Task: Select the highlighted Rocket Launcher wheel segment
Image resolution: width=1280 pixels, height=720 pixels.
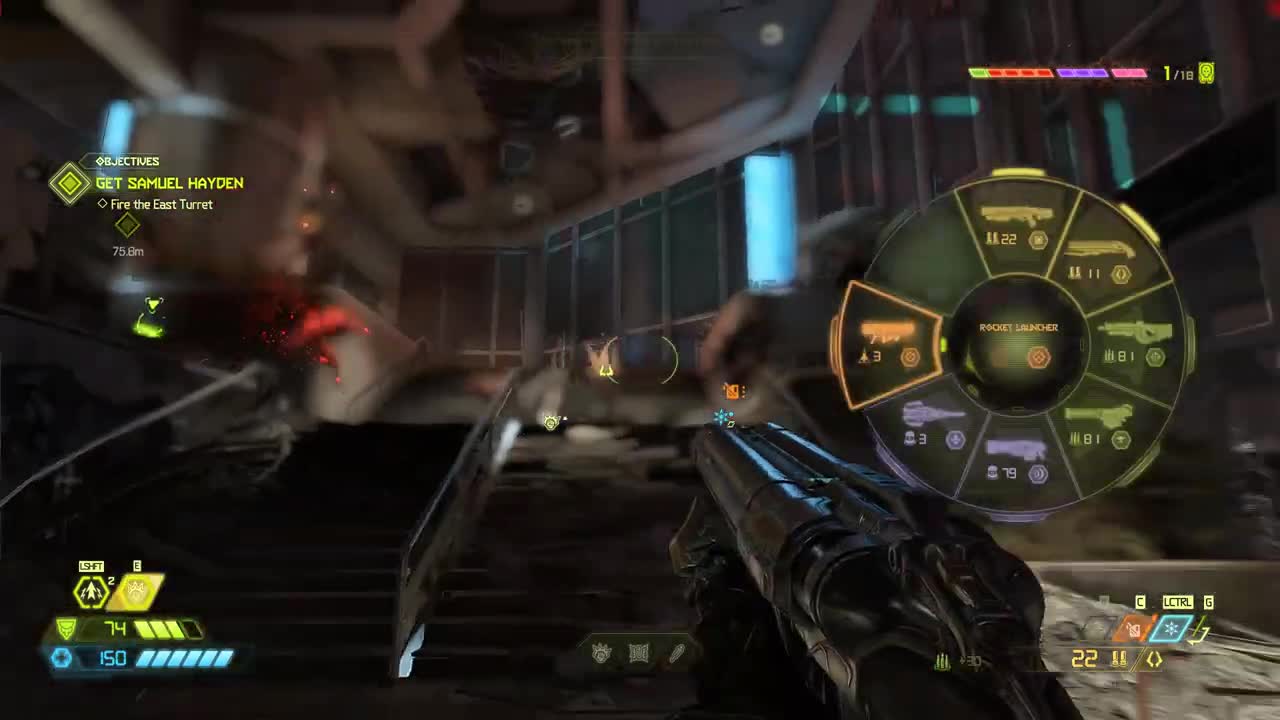Action: pos(888,343)
